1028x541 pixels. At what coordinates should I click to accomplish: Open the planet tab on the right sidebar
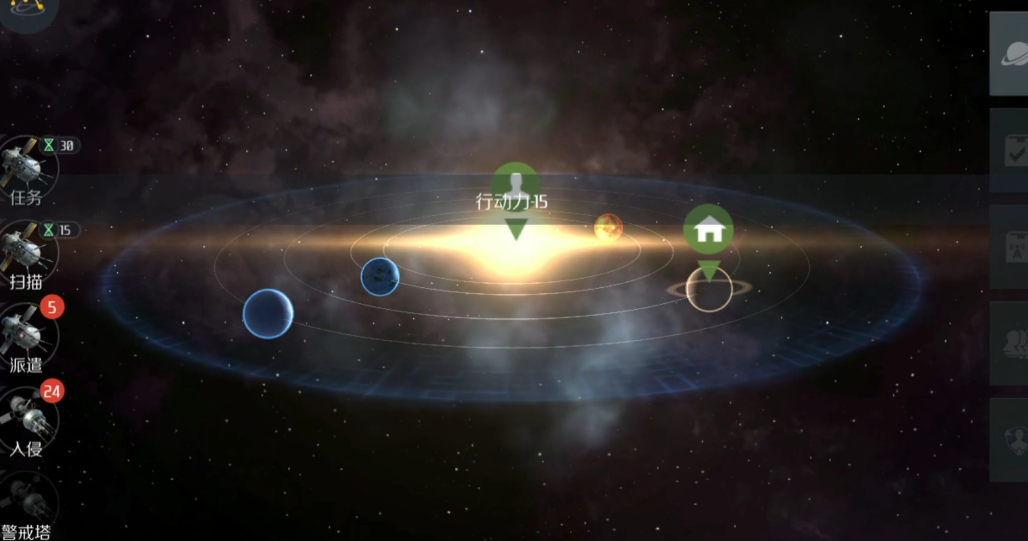1010,54
